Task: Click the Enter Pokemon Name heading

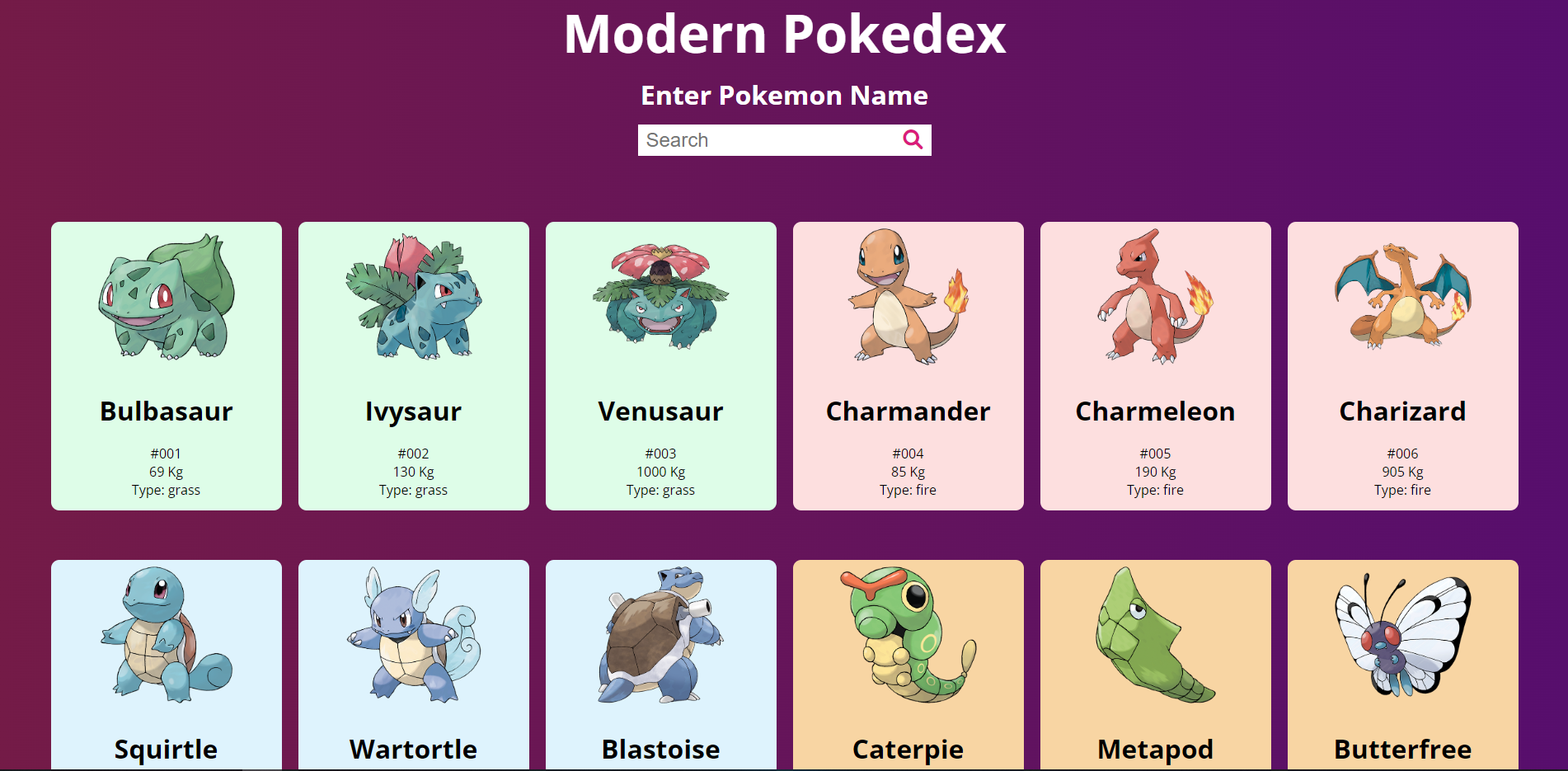Action: (x=784, y=95)
